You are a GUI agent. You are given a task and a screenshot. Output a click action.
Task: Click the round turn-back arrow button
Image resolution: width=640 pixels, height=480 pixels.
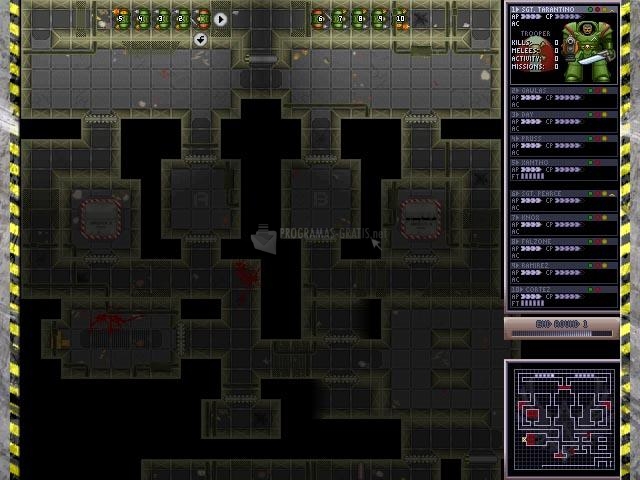[200, 39]
